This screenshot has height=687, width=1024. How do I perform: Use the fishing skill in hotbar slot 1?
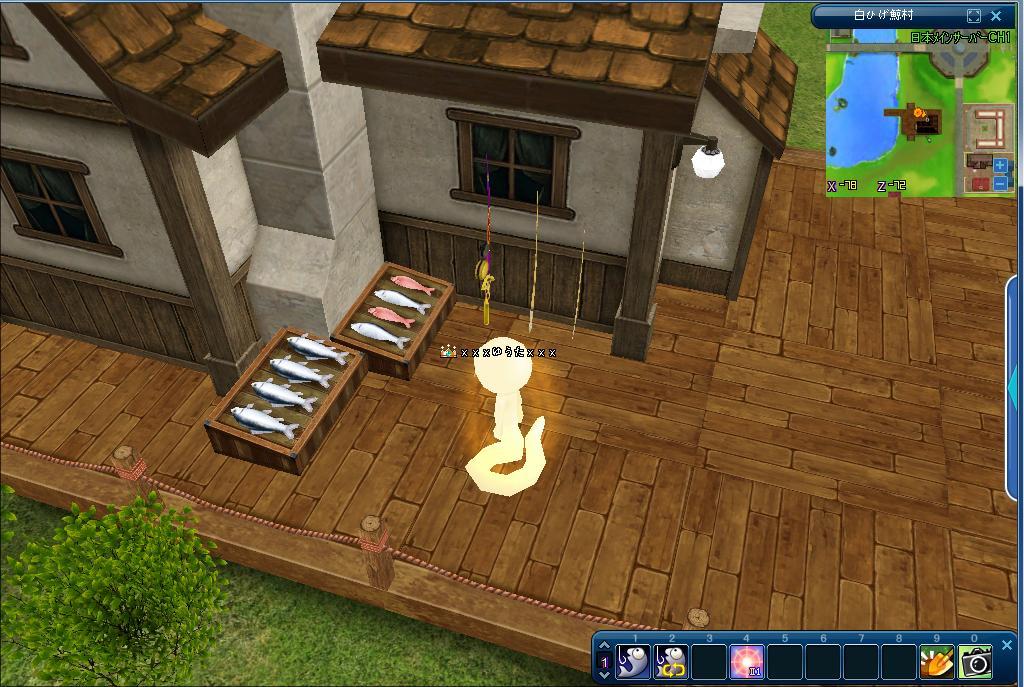pyautogui.click(x=633, y=661)
